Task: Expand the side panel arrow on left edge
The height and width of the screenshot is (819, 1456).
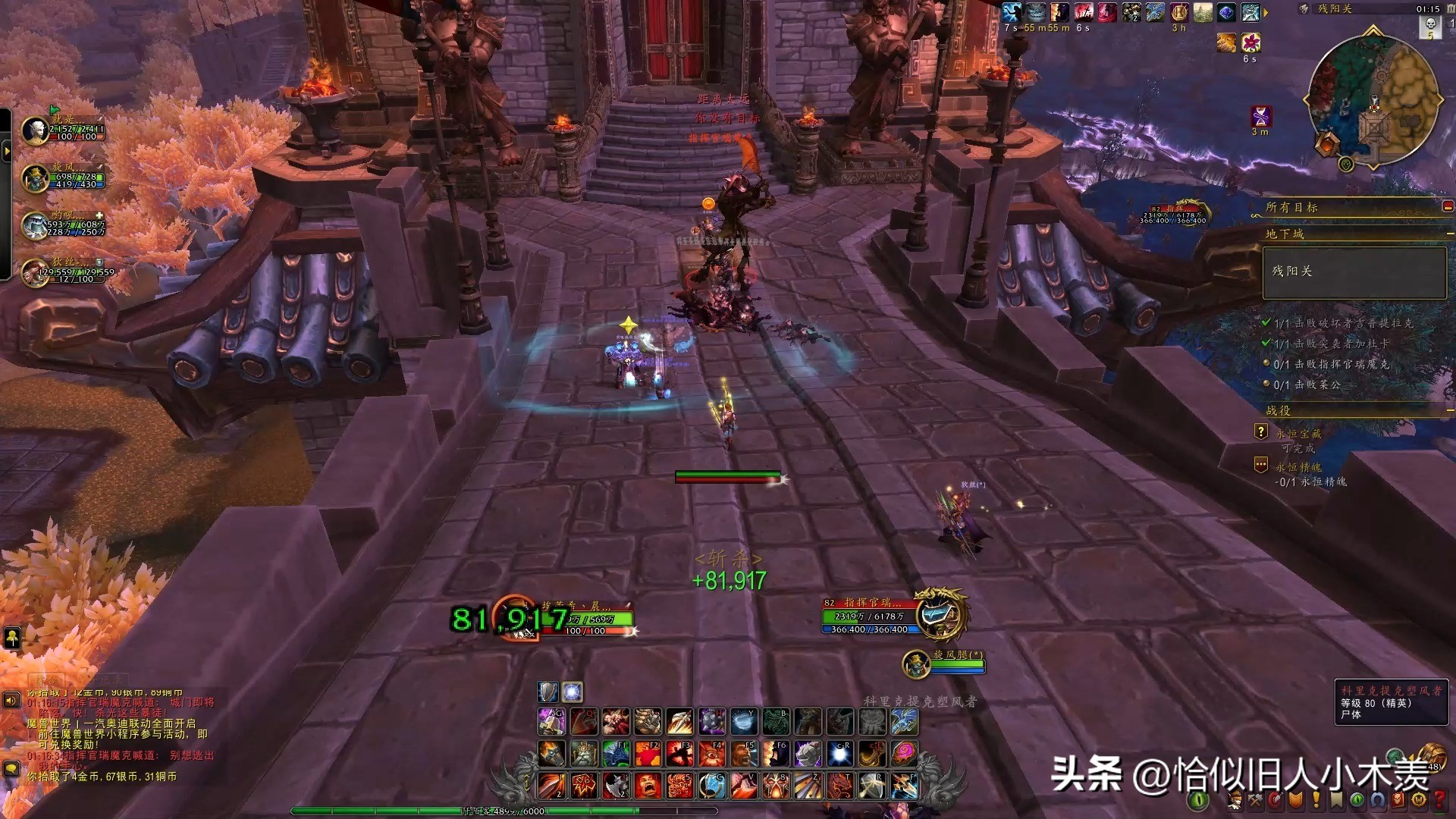Action: [x=7, y=152]
